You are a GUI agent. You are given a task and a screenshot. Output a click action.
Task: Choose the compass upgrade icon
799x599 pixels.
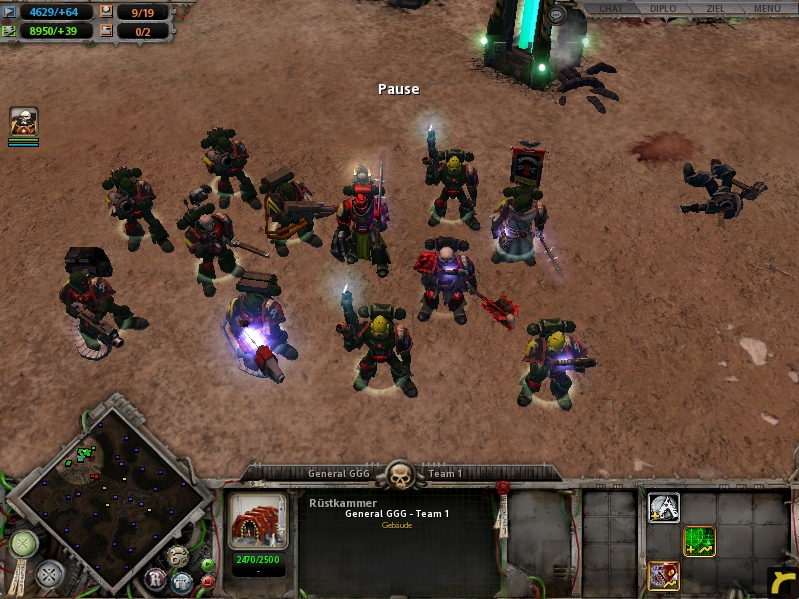click(x=664, y=507)
